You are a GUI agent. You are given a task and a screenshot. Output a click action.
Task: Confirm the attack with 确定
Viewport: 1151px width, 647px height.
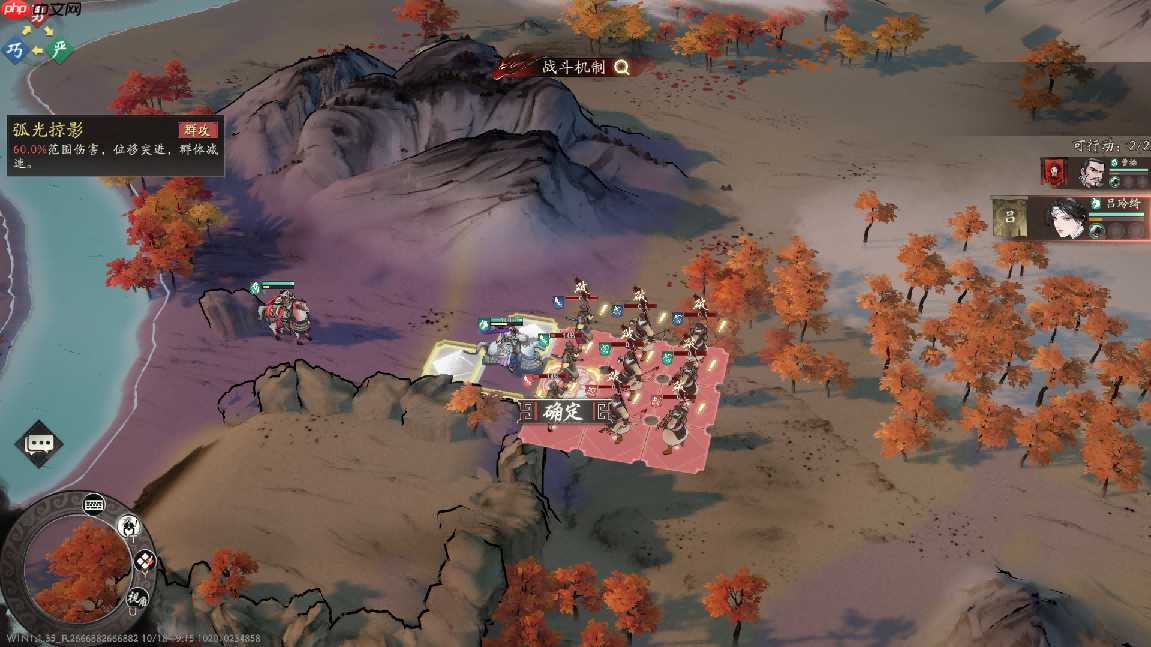562,411
